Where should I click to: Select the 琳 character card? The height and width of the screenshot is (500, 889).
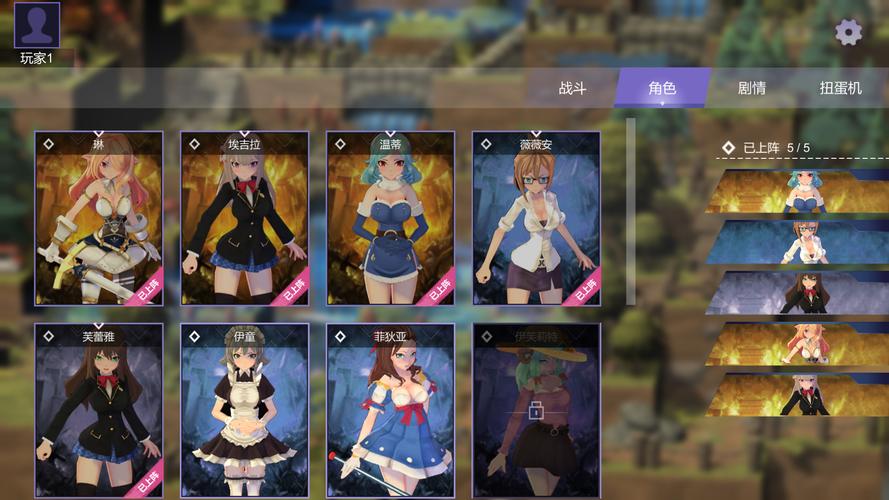pos(99,218)
